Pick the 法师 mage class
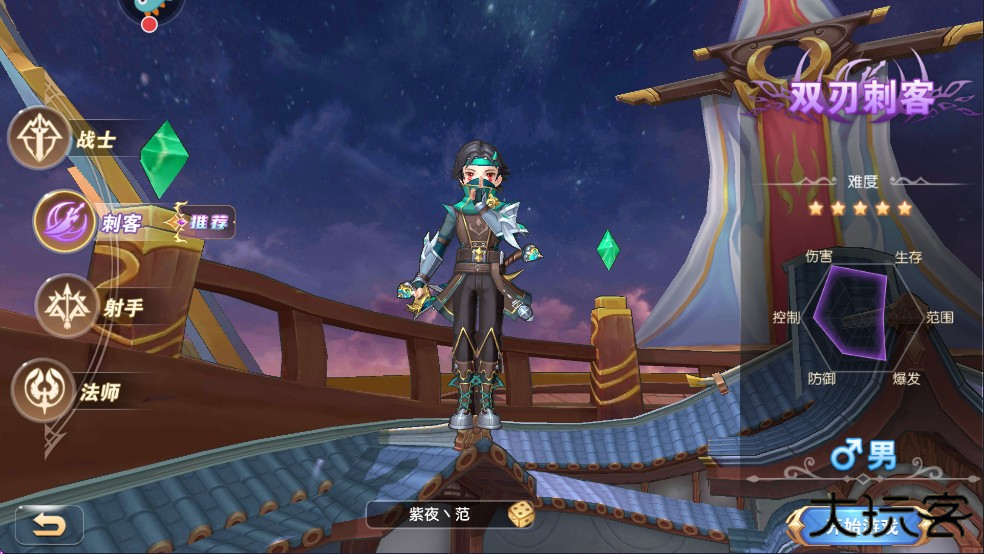 tap(43, 390)
